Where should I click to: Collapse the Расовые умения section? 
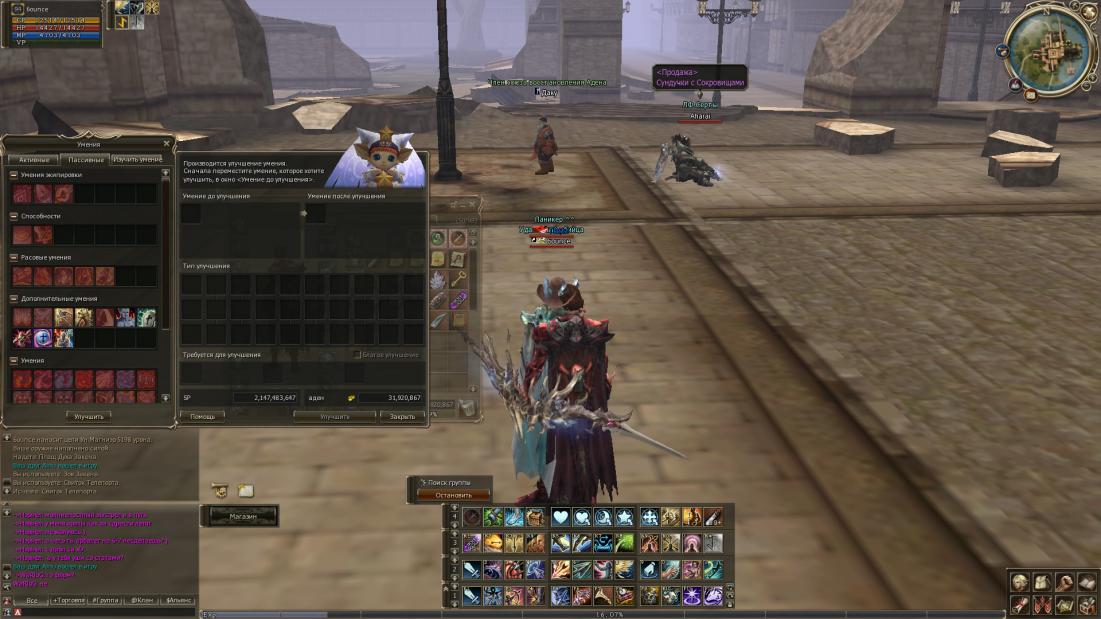[x=14, y=257]
